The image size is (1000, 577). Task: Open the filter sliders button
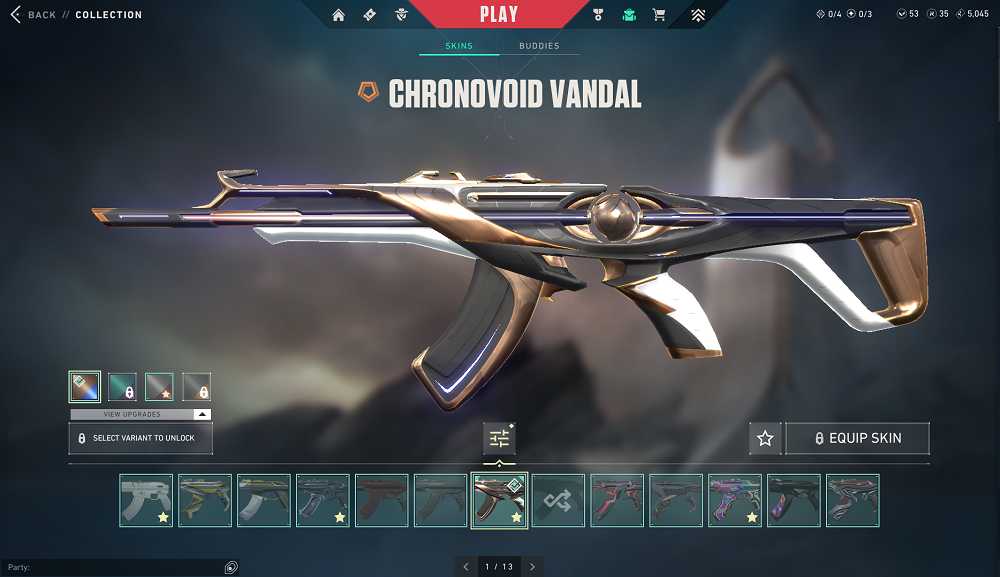[499, 438]
